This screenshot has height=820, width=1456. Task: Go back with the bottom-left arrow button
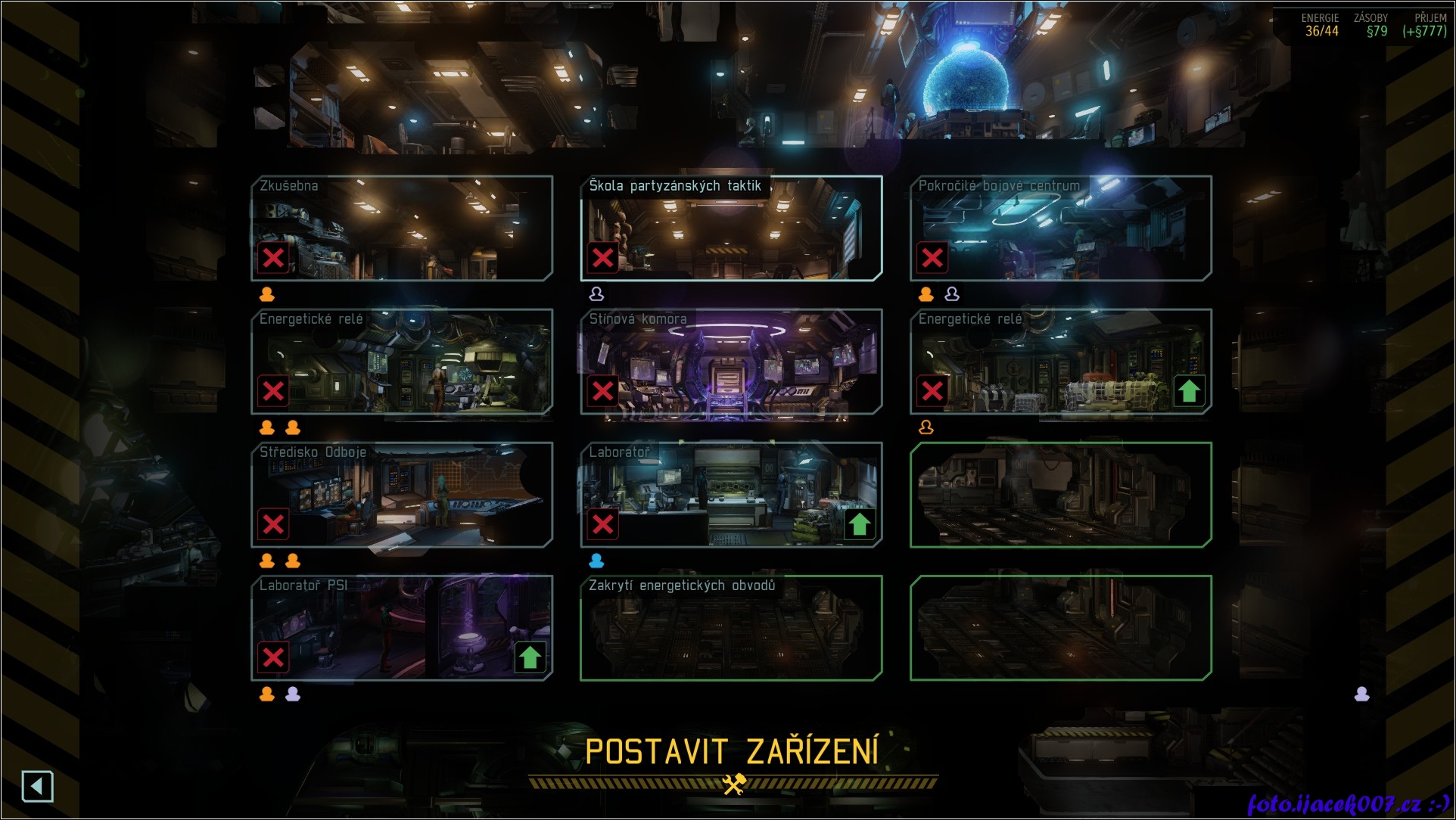pyautogui.click(x=38, y=787)
